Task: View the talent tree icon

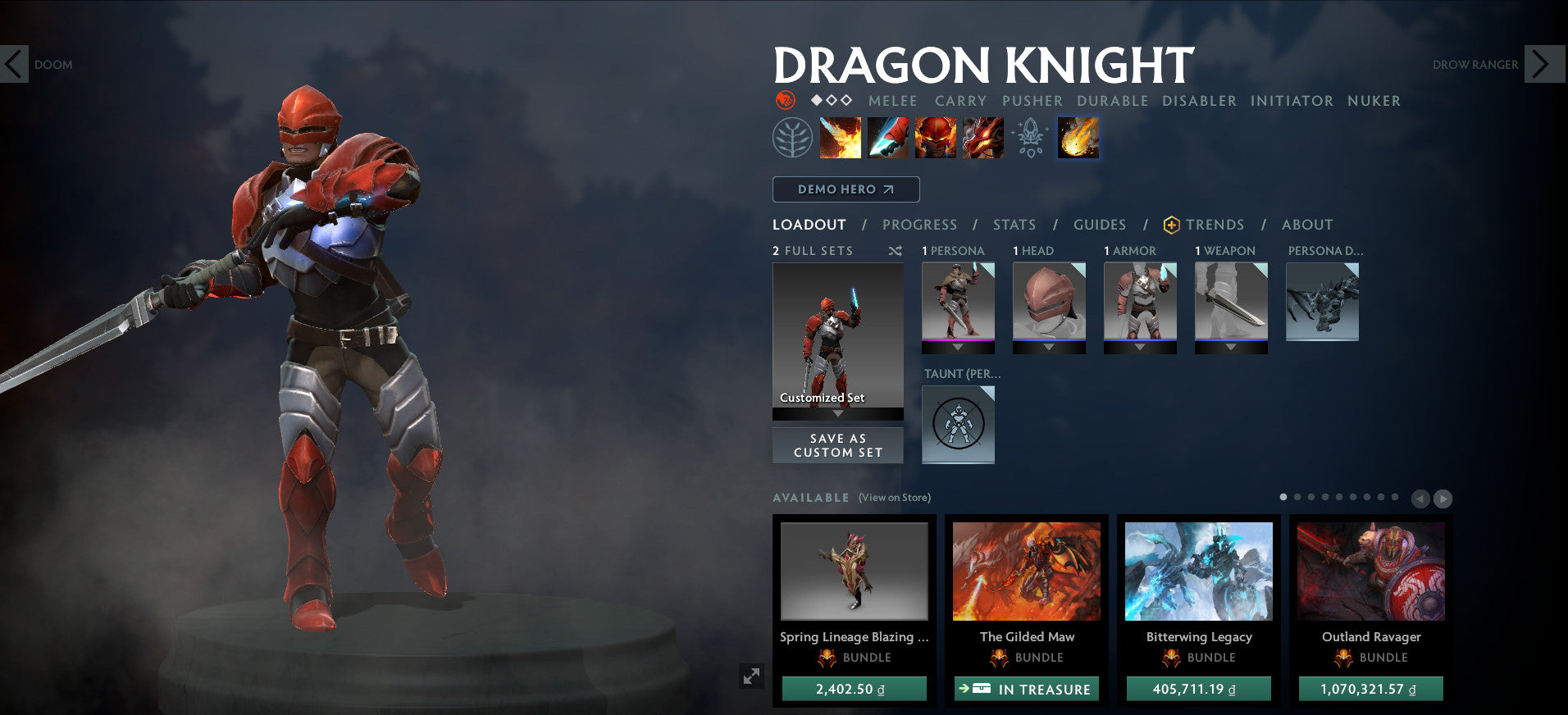Action: coord(791,138)
